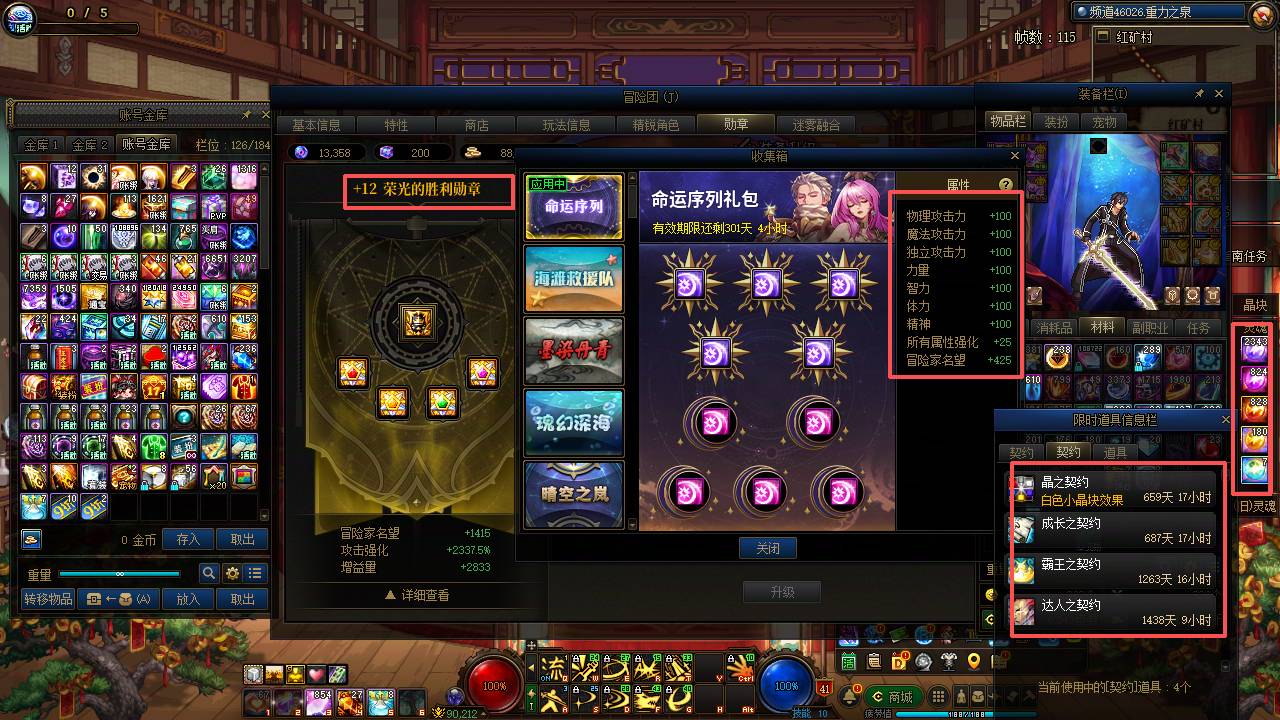This screenshot has width=1280, height=720.
Task: Click the green calendar activity icon in taskbar
Action: pos(848,661)
